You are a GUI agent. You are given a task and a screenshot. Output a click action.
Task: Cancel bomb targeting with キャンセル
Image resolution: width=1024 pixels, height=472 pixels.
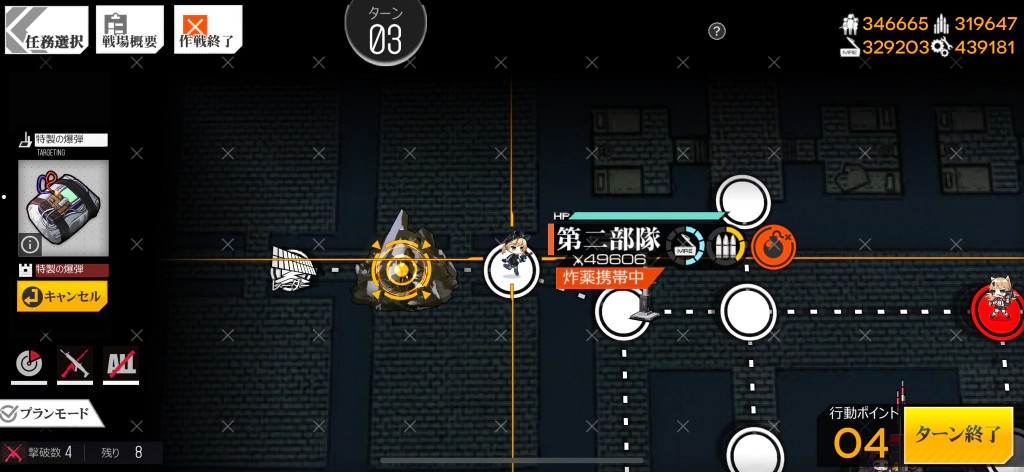point(61,296)
